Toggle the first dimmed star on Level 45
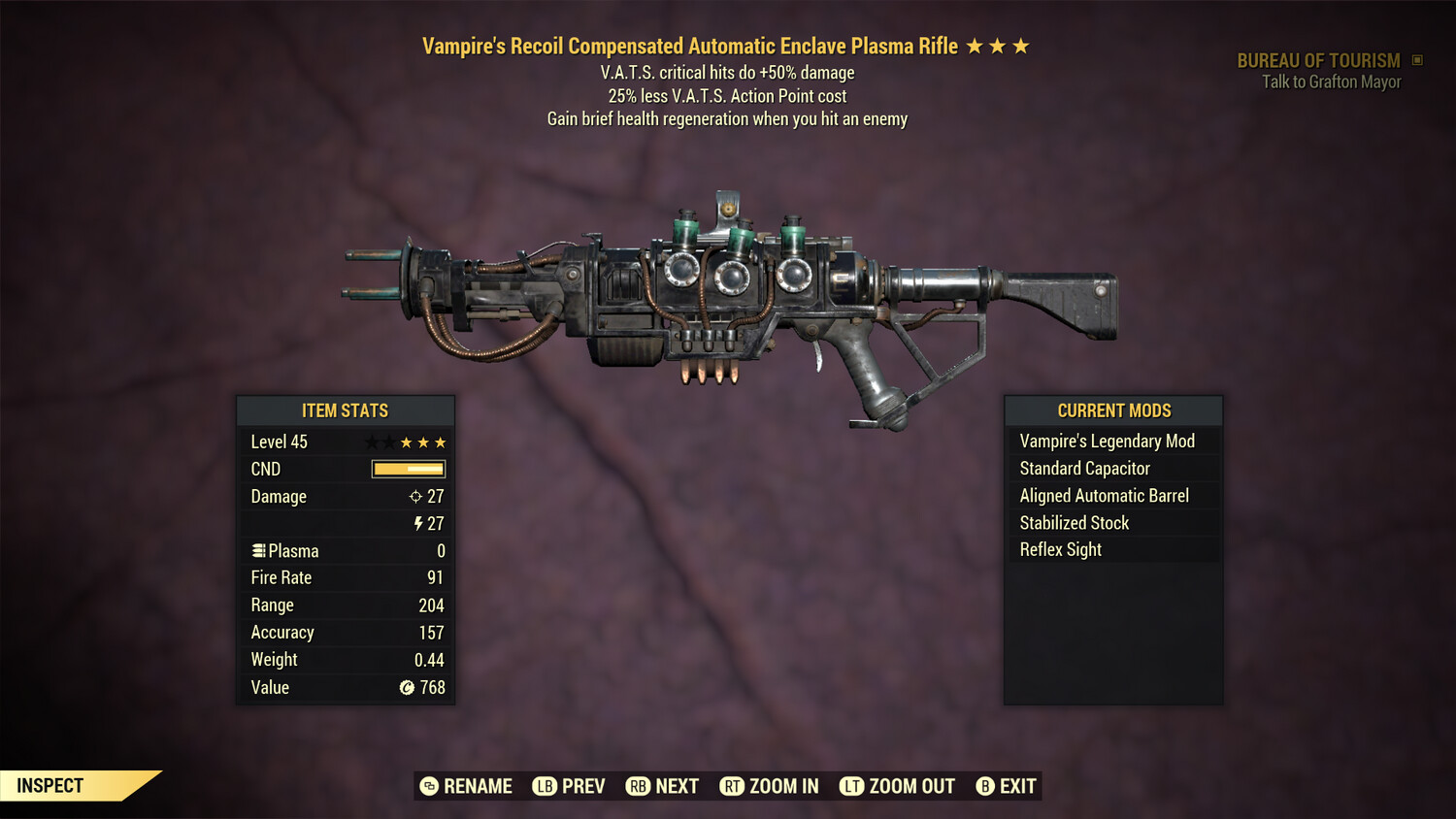Screen dimensions: 1456x819 372,442
